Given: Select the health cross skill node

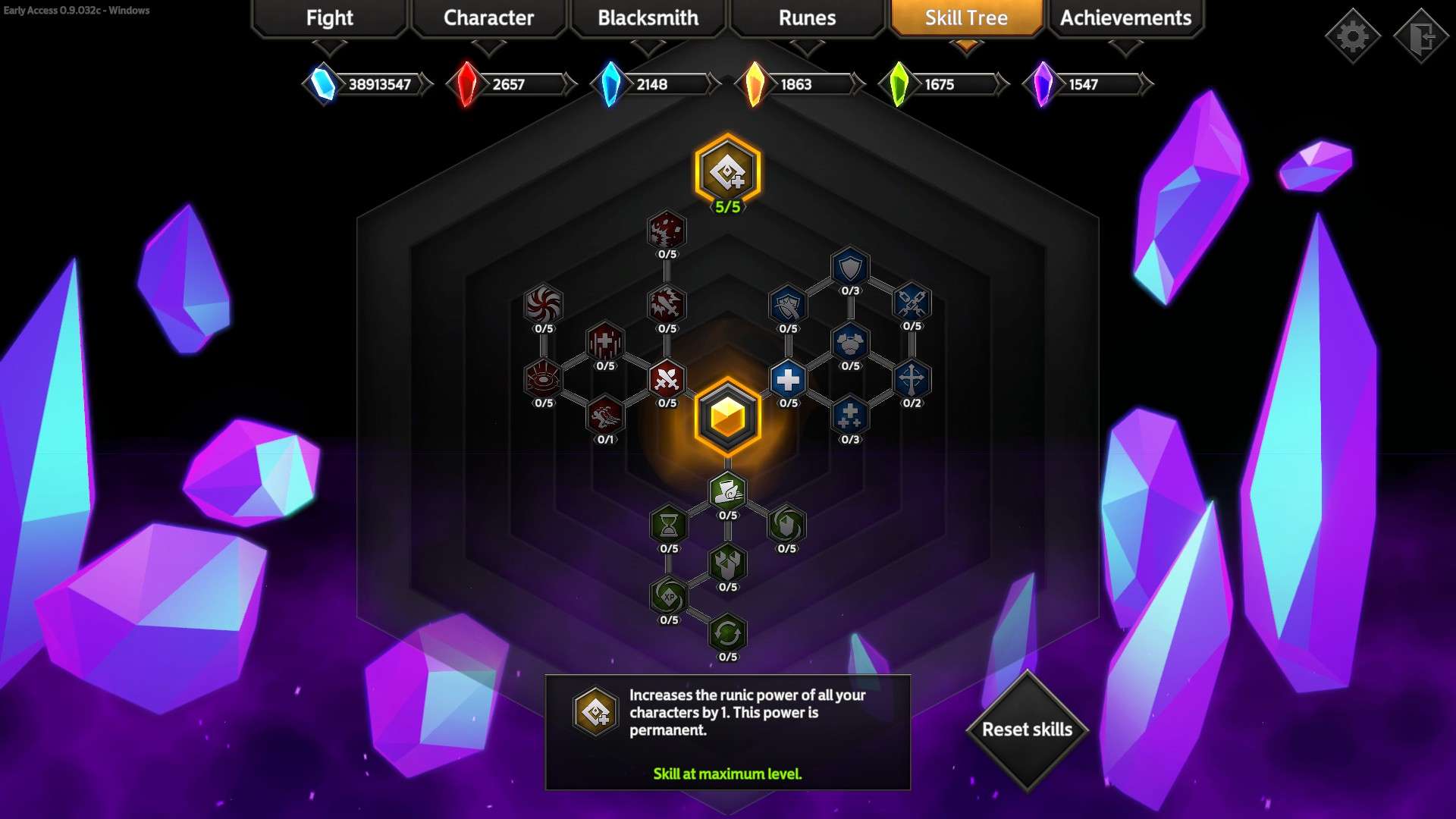Looking at the screenshot, I should [x=789, y=380].
